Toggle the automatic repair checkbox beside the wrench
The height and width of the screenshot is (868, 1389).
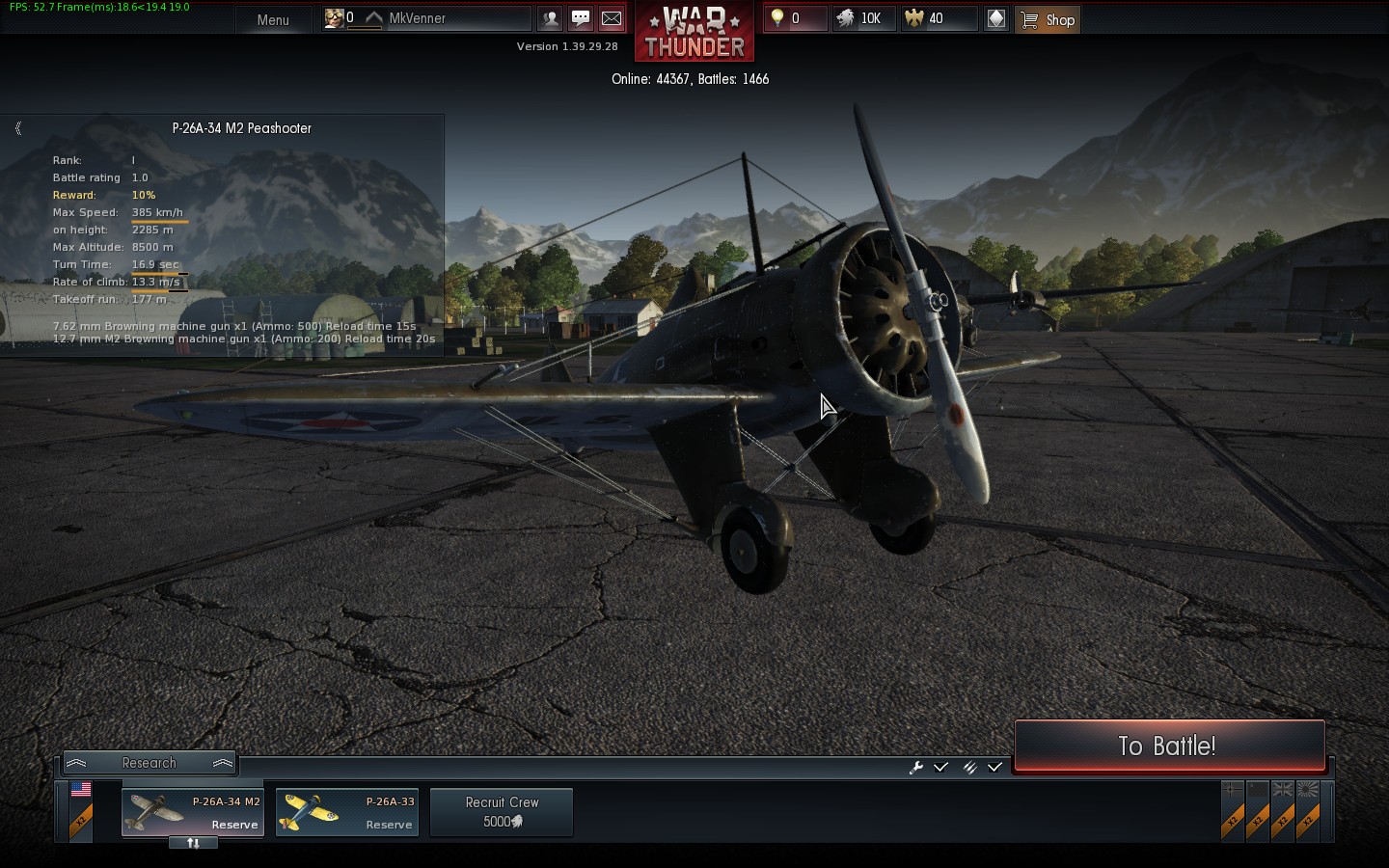click(x=941, y=767)
